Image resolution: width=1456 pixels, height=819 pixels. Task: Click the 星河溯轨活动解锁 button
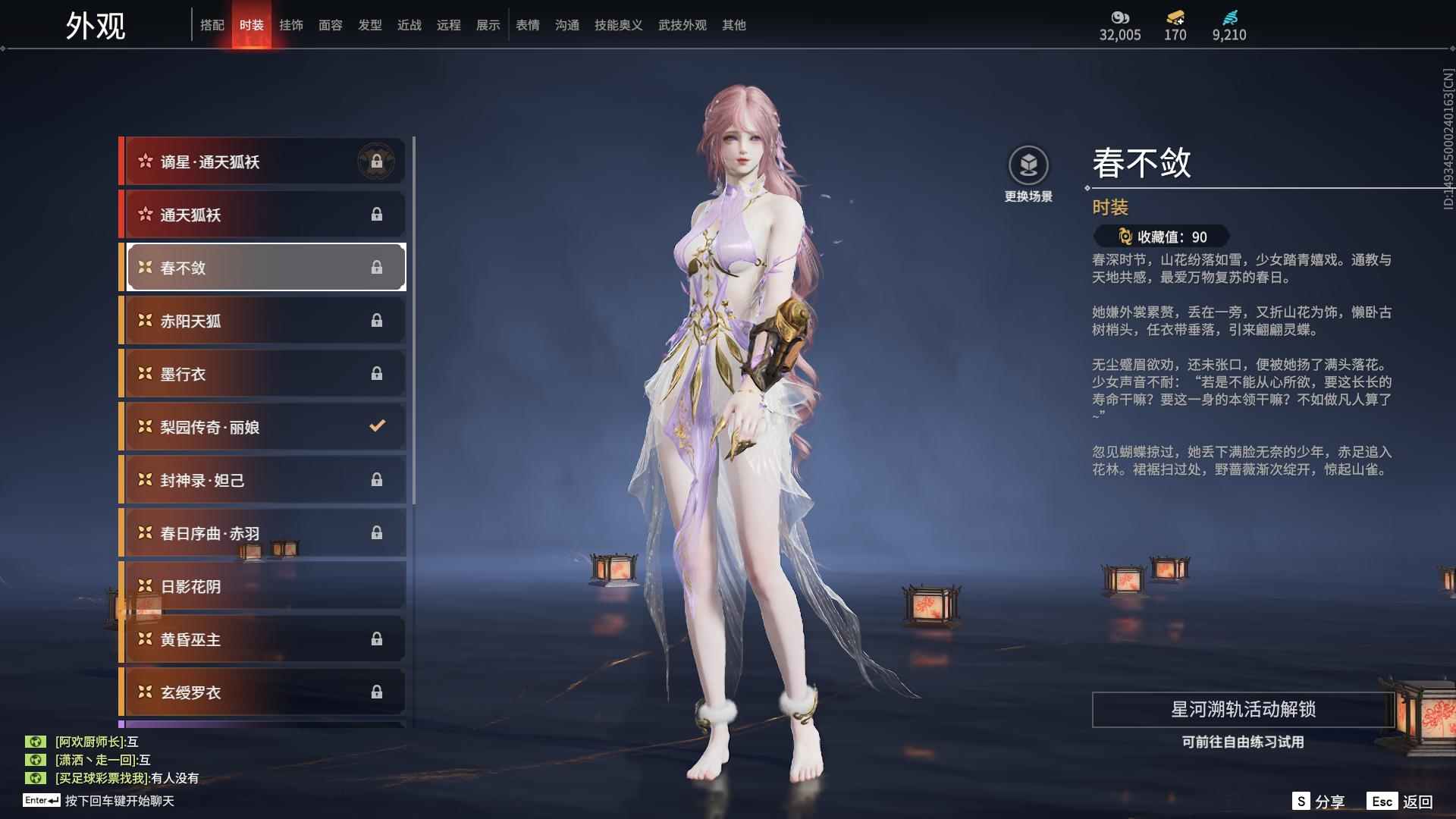click(x=1243, y=710)
